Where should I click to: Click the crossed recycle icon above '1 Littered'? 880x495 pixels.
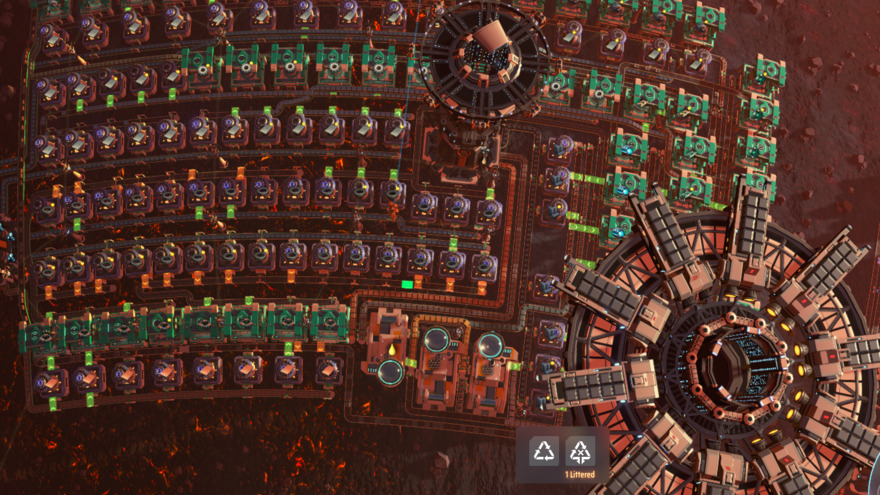581,451
